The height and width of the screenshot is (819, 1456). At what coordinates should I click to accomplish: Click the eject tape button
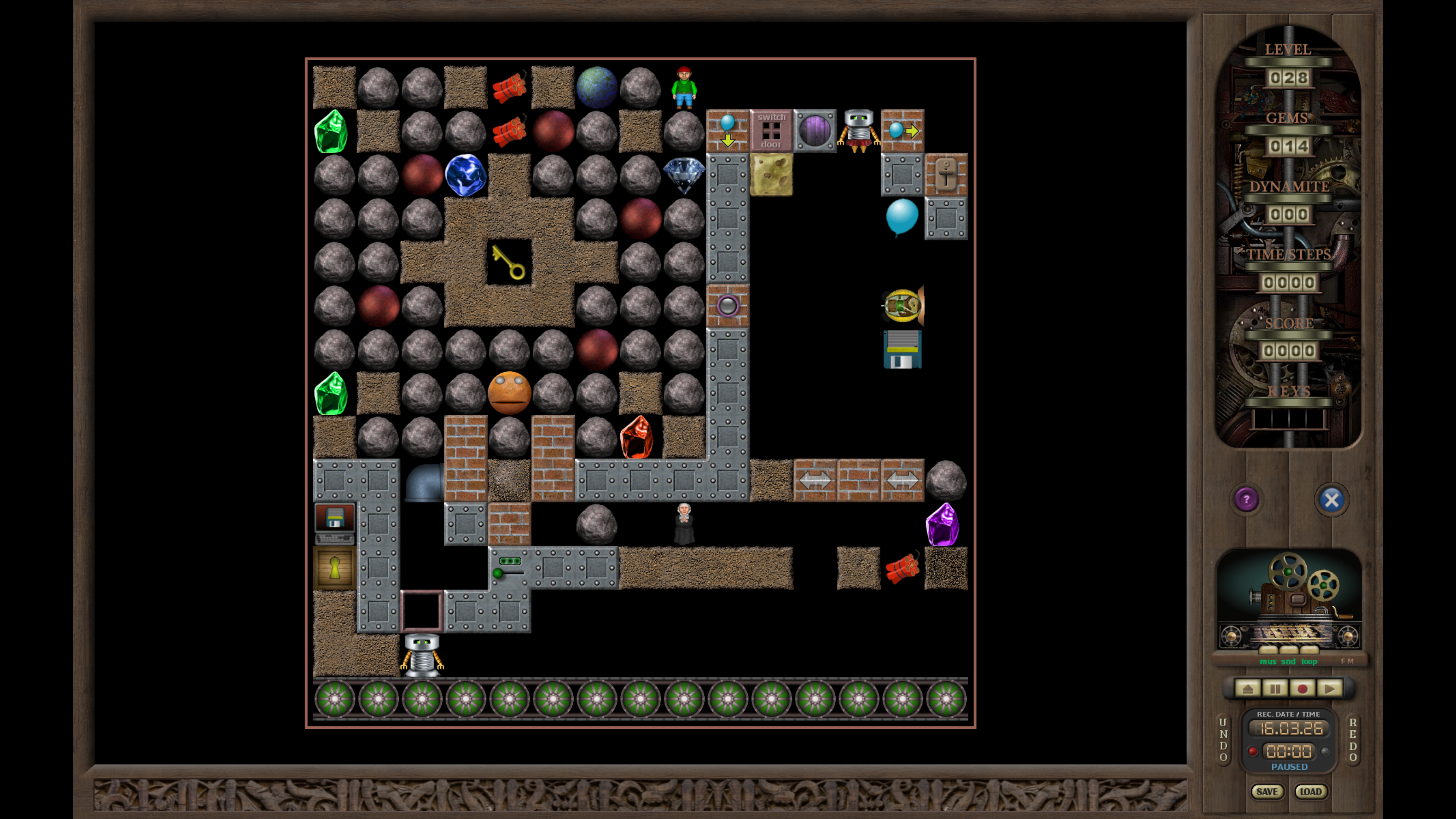pyautogui.click(x=1247, y=689)
